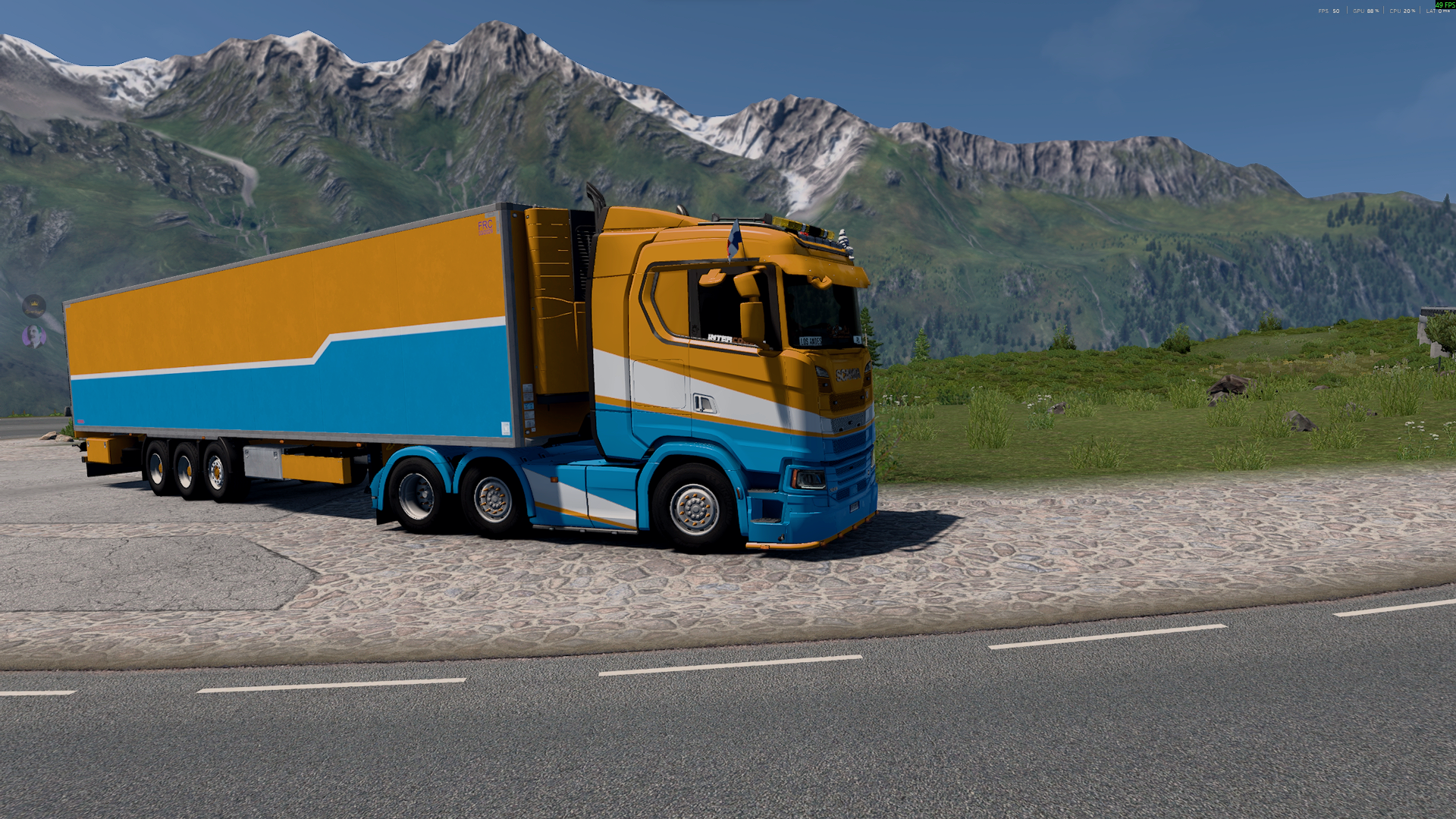Select the green-haired man avatar in the overlay
1456x819 pixels.
point(34,336)
